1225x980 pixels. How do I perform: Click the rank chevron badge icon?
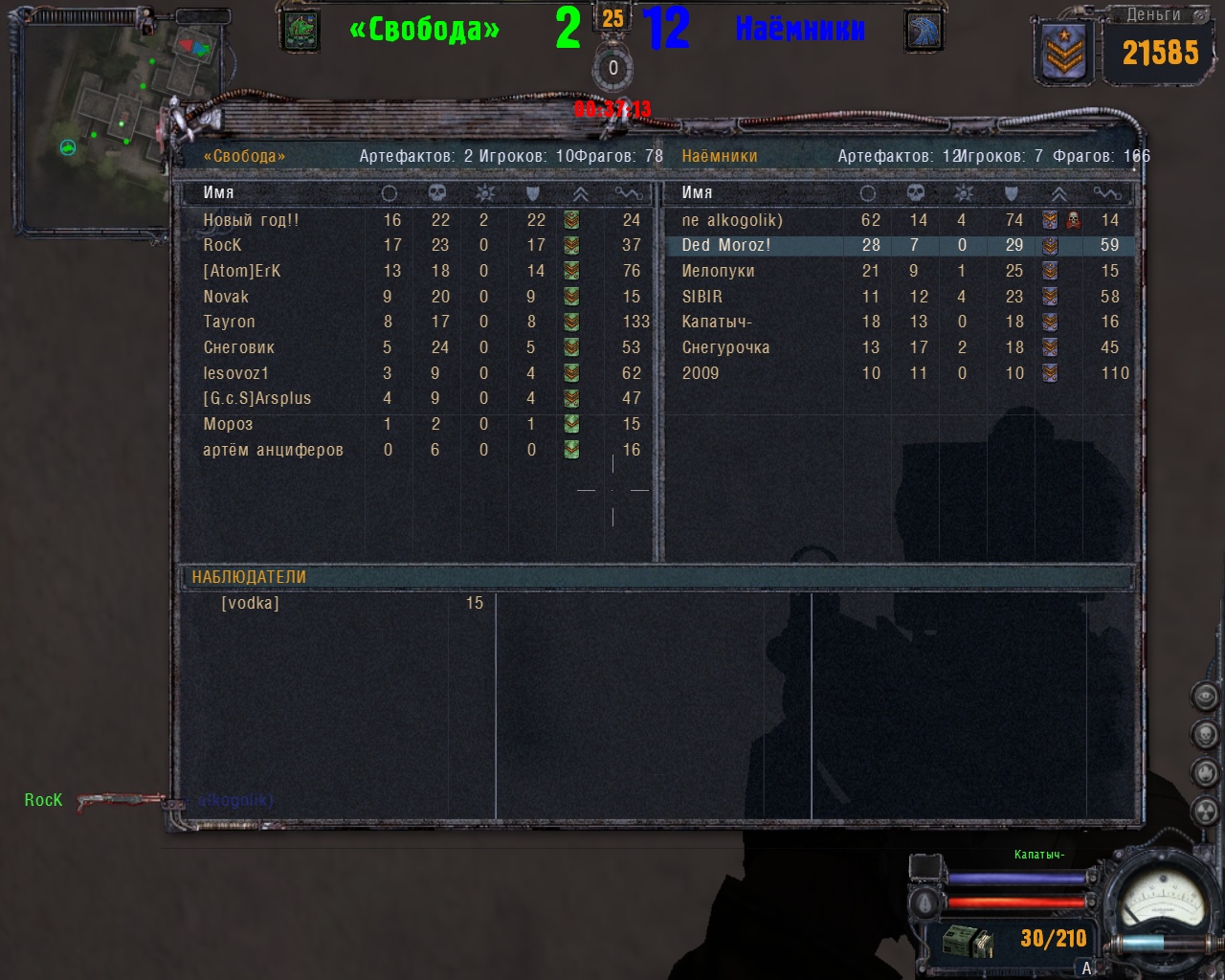click(x=1062, y=54)
